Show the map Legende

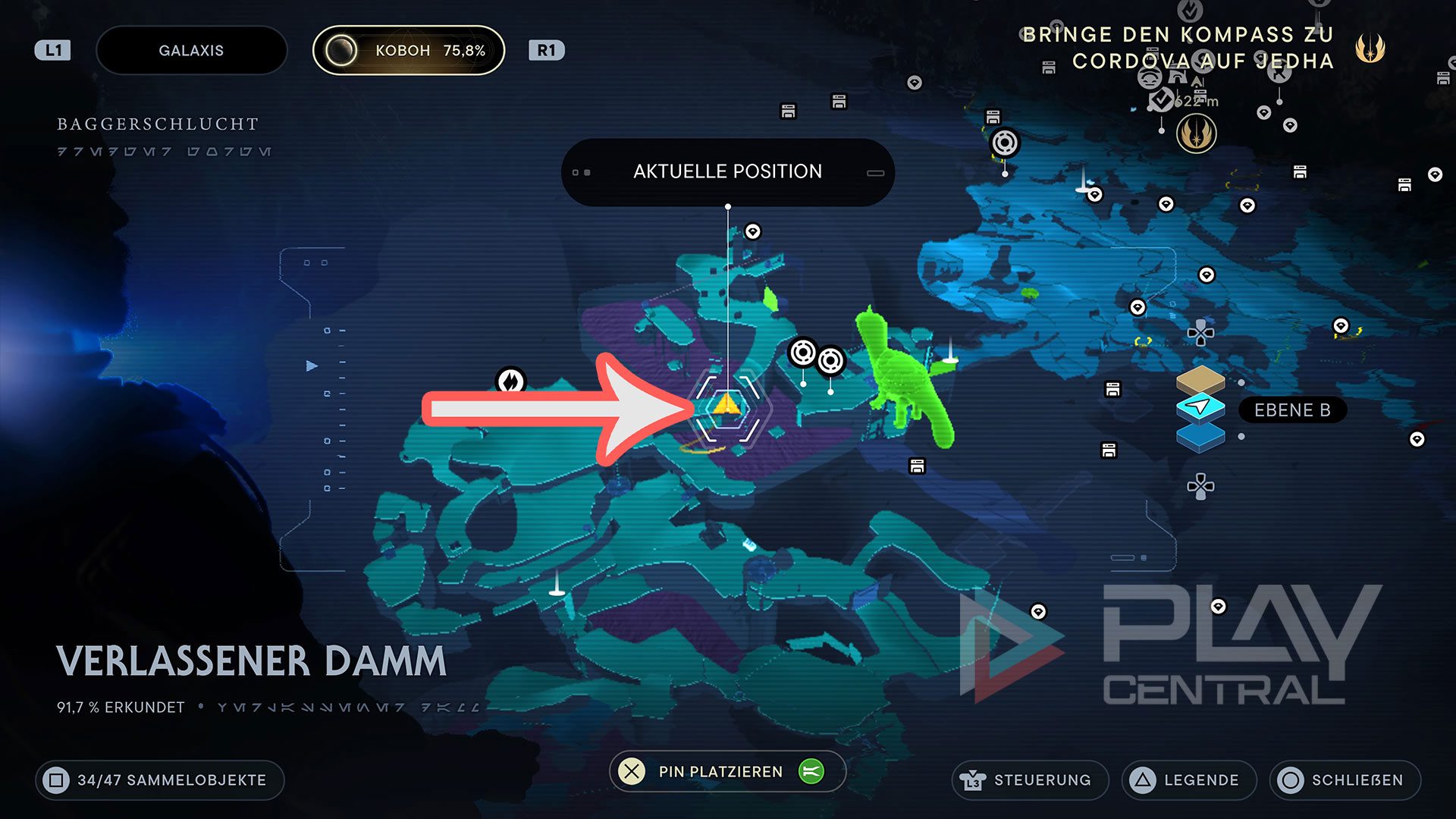[1188, 780]
